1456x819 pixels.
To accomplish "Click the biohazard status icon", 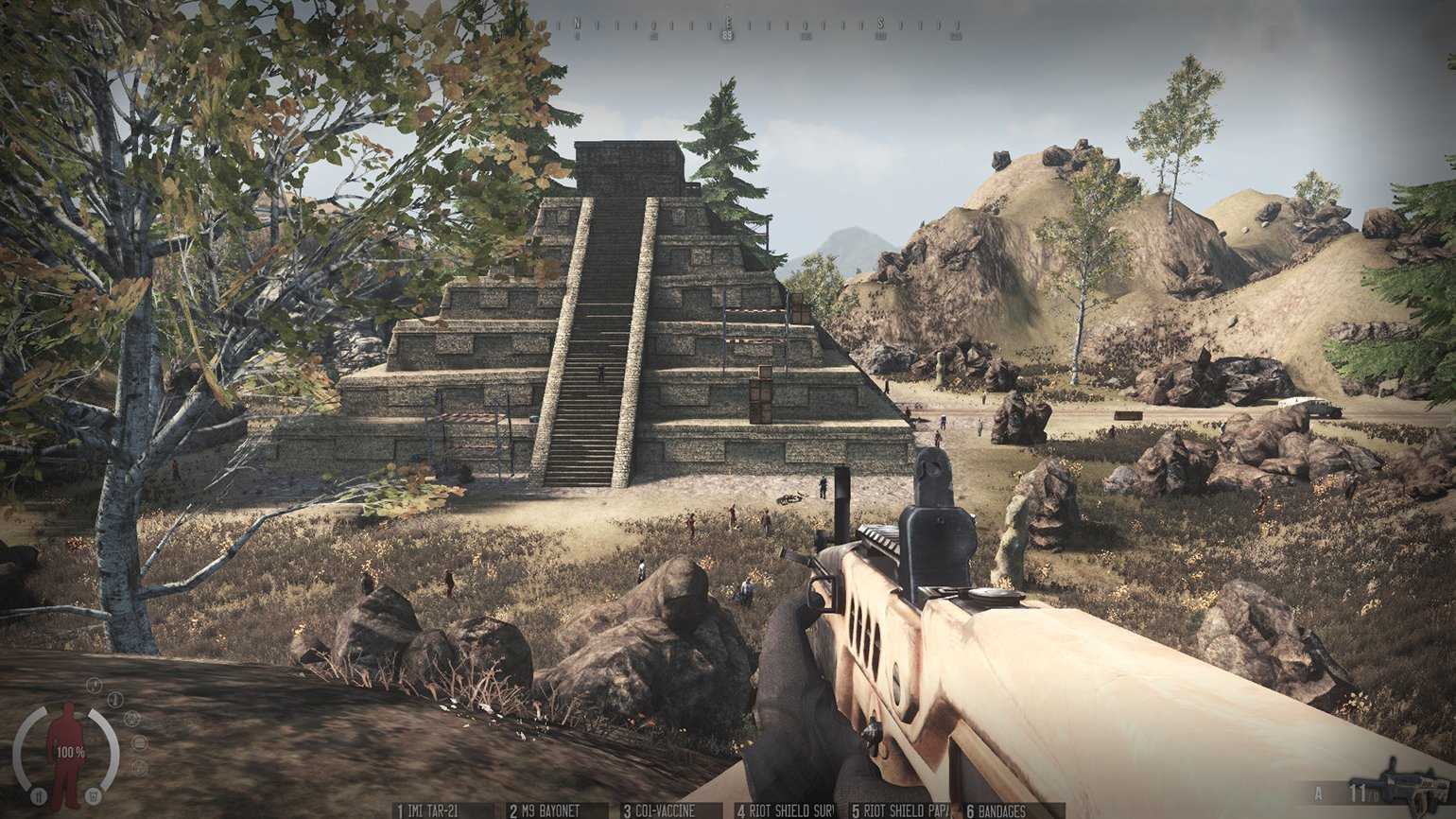I will click(131, 718).
